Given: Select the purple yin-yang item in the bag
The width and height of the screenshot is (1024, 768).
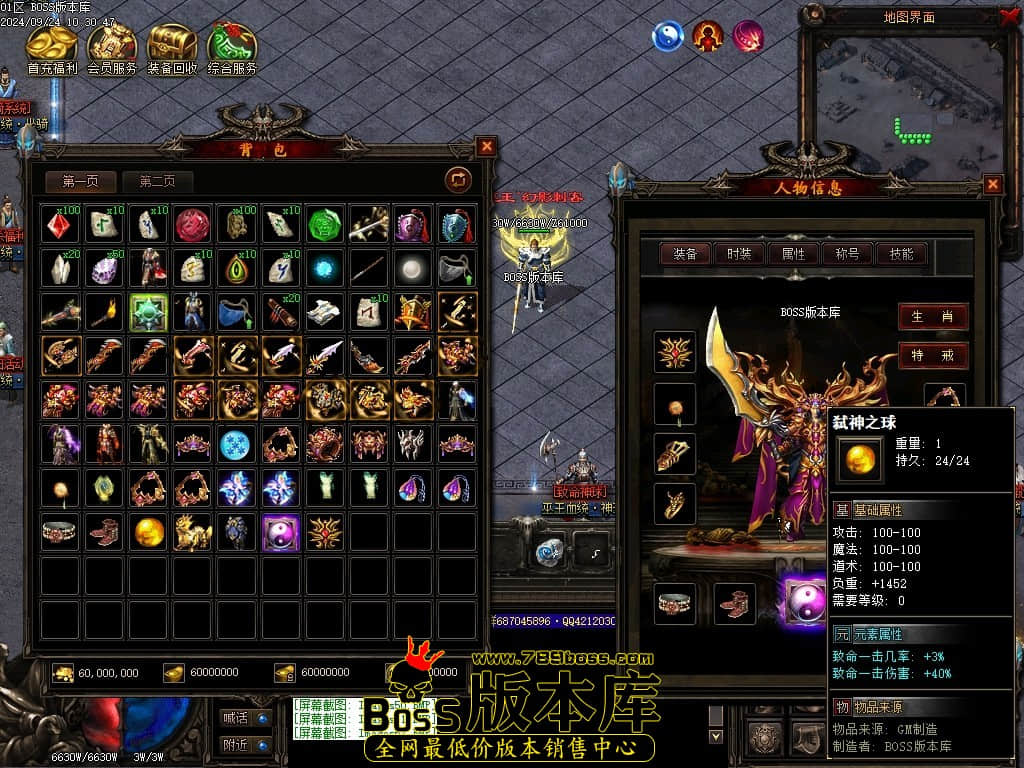Looking at the screenshot, I should tap(281, 532).
